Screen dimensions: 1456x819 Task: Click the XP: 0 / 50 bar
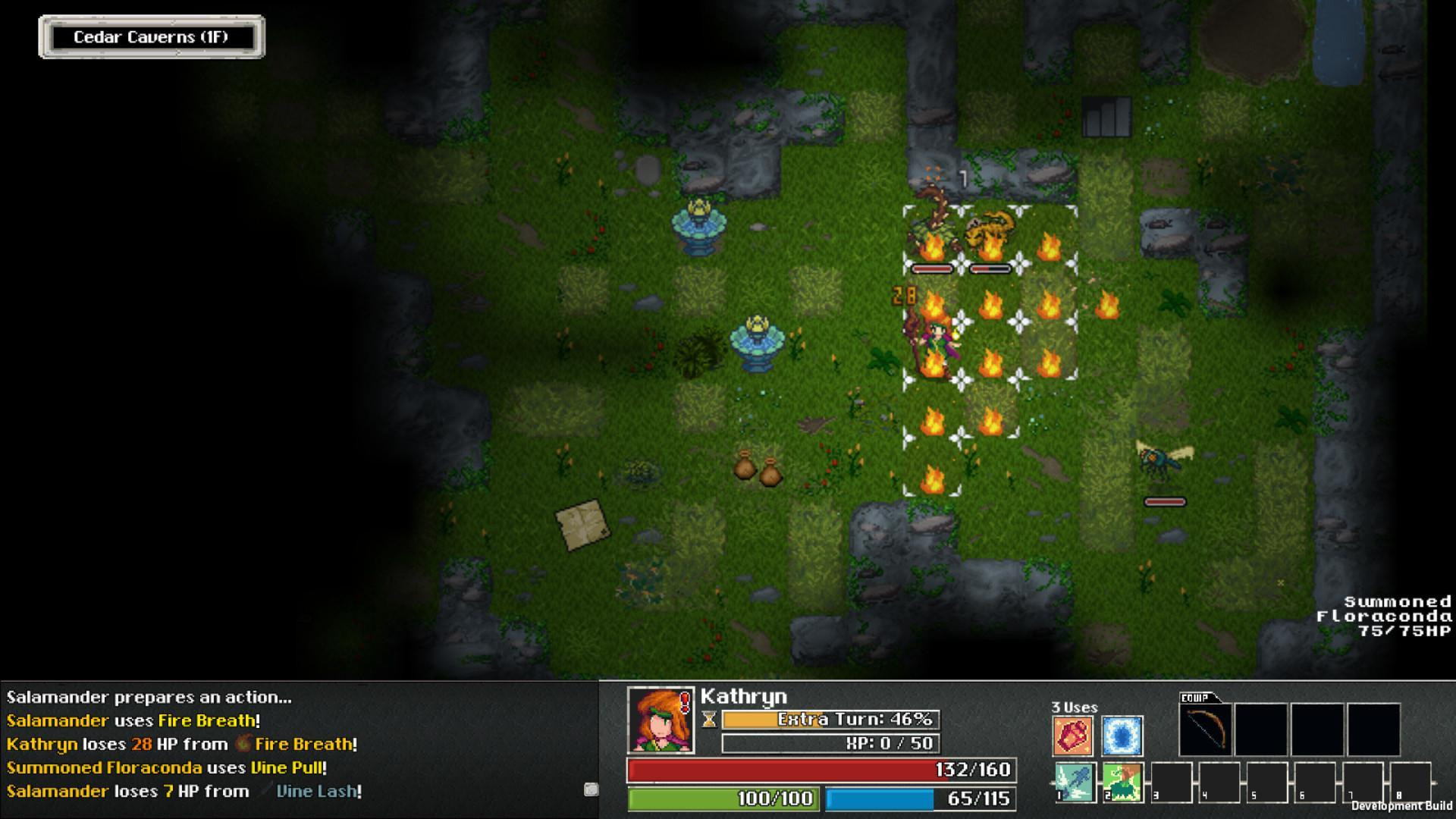[x=830, y=744]
